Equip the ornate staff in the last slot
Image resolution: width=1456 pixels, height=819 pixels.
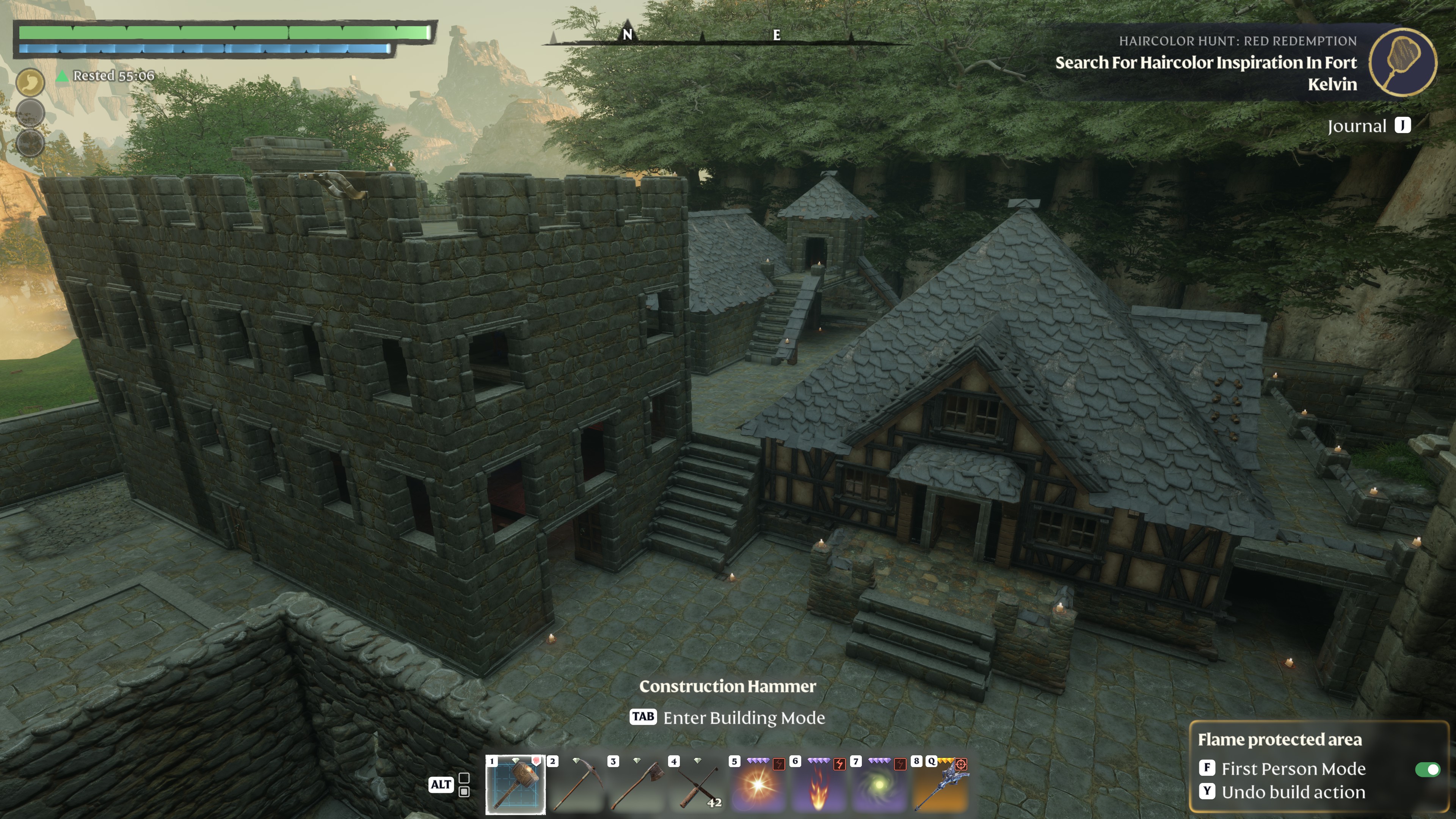[x=940, y=785]
